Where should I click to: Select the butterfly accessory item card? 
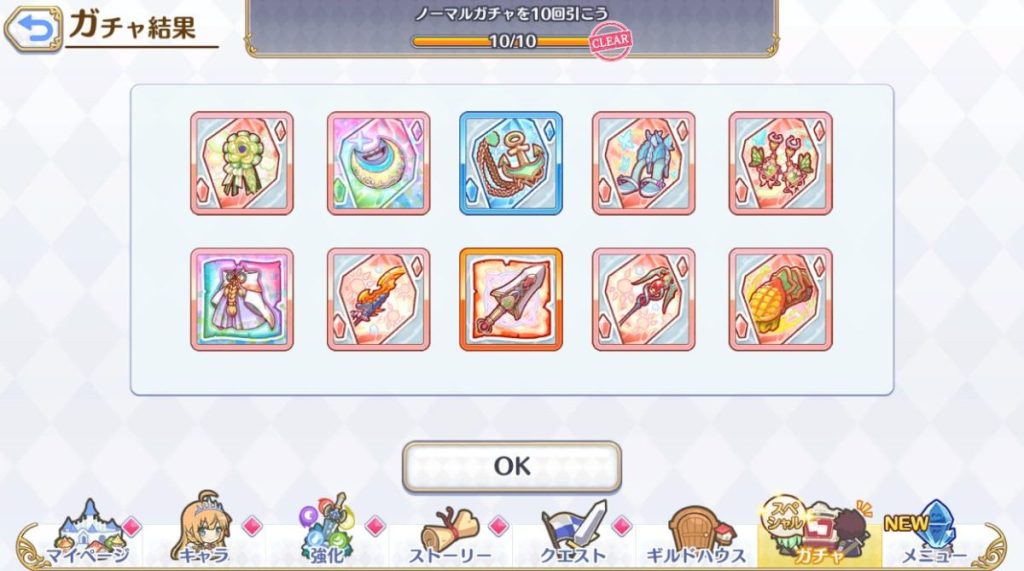coord(780,163)
